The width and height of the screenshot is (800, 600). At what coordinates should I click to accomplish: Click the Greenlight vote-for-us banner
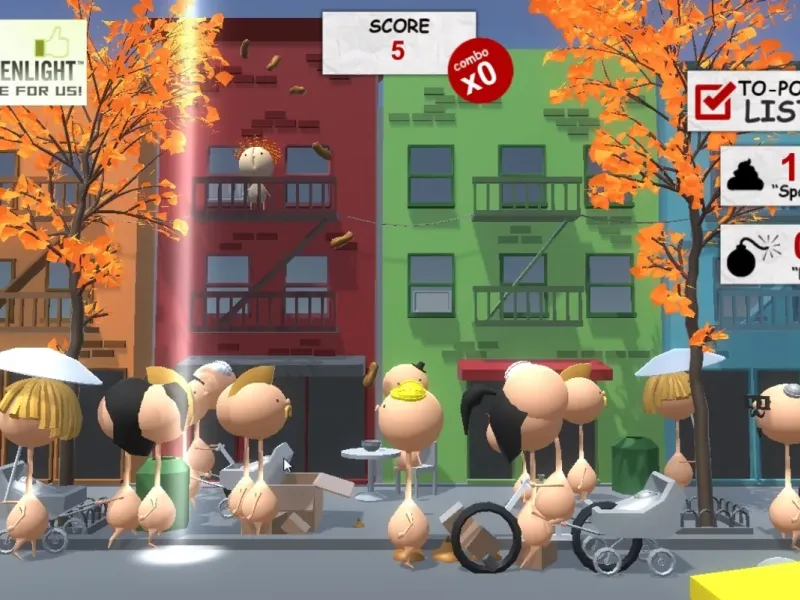point(42,62)
